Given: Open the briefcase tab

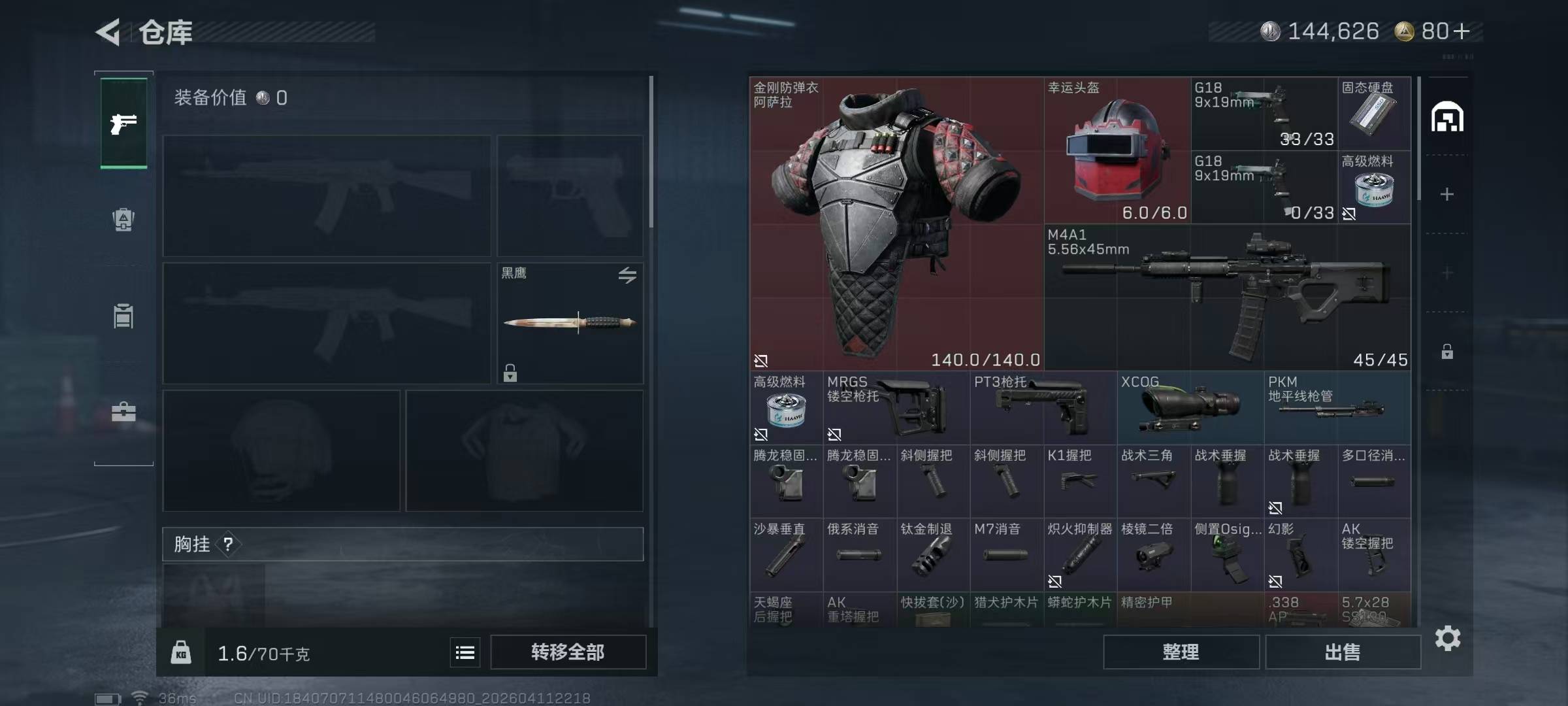Looking at the screenshot, I should (x=123, y=412).
